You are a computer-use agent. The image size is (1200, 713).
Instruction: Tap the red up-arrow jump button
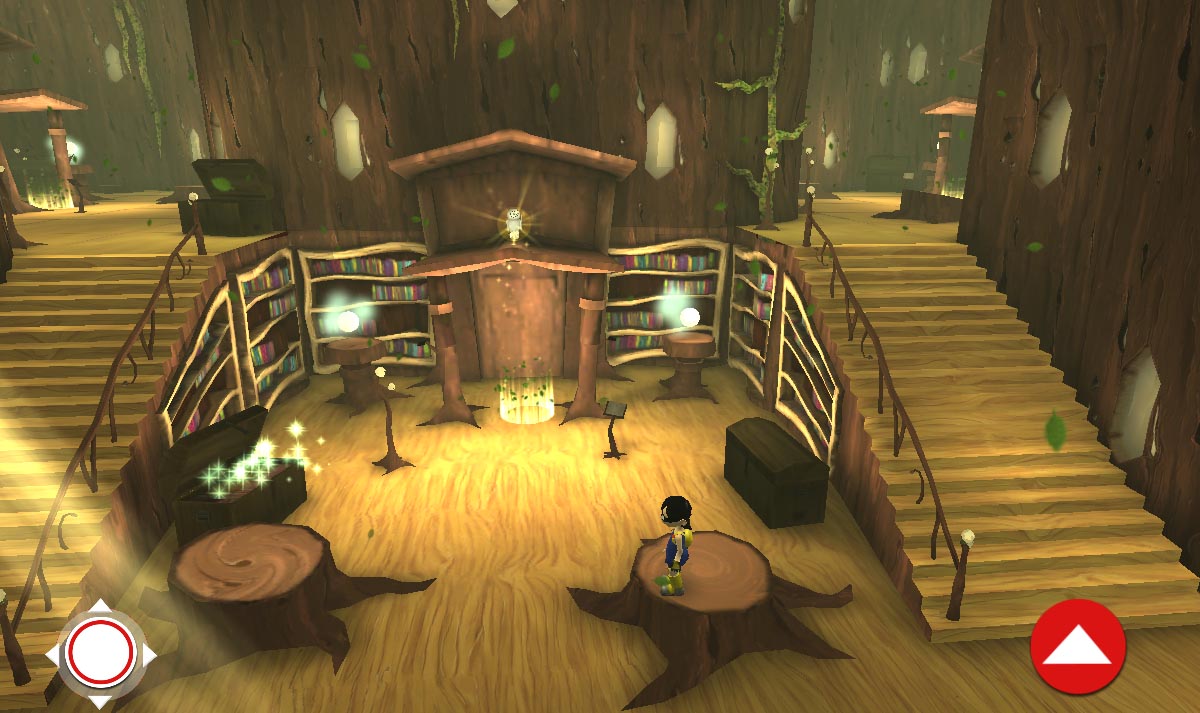[1077, 647]
